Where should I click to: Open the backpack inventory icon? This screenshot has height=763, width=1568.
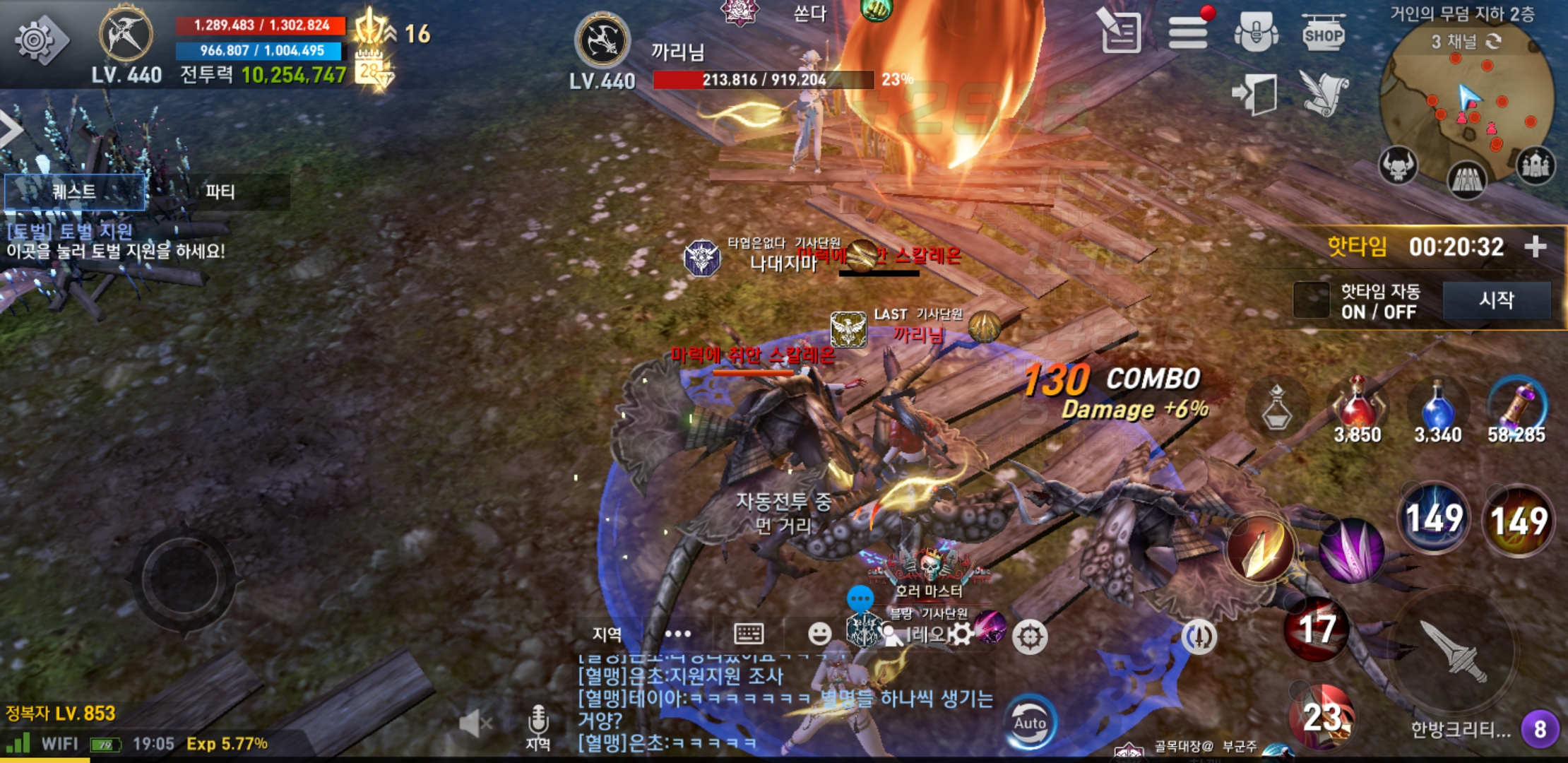tap(1256, 32)
